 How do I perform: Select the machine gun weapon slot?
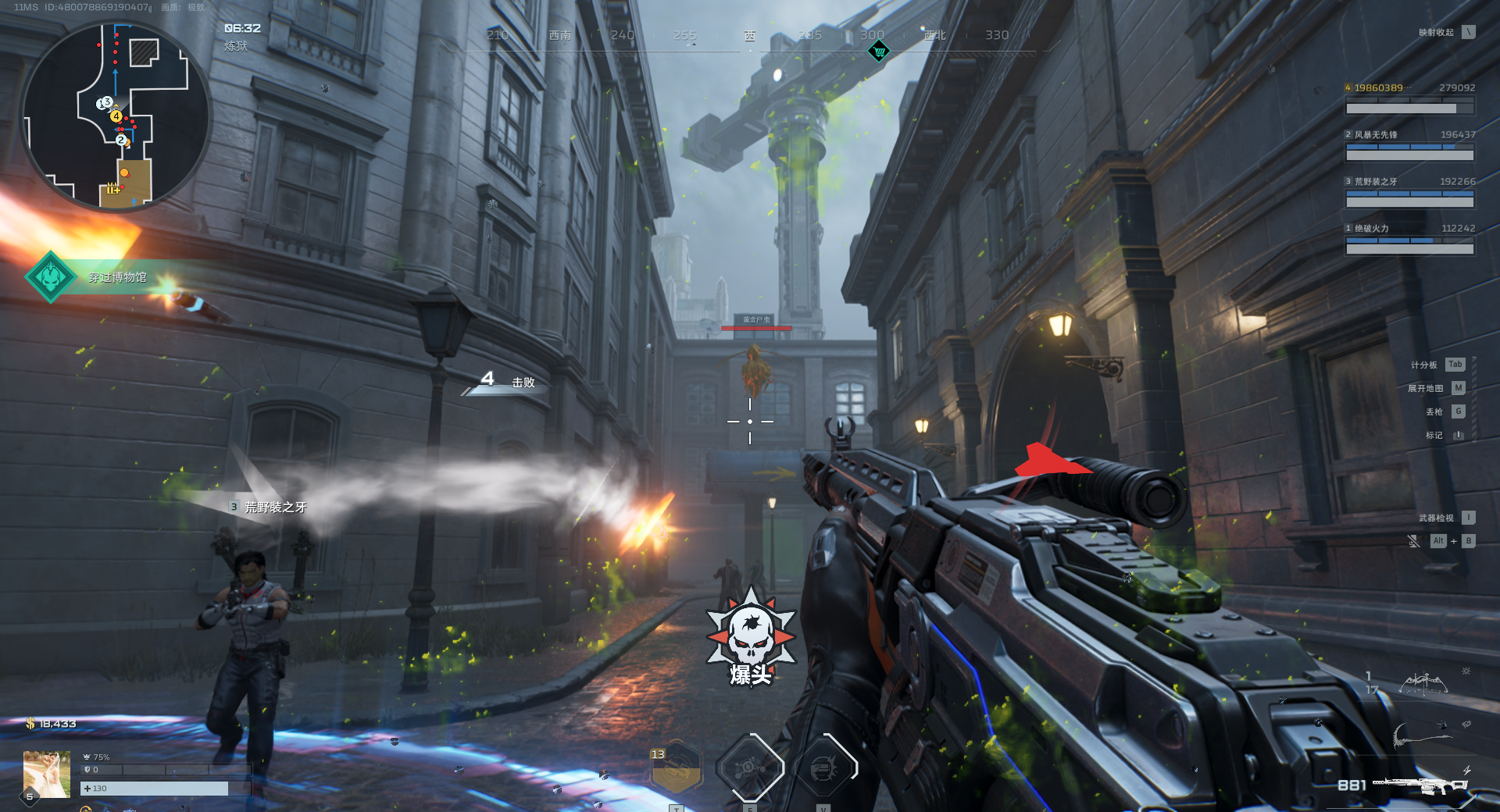click(x=1418, y=785)
